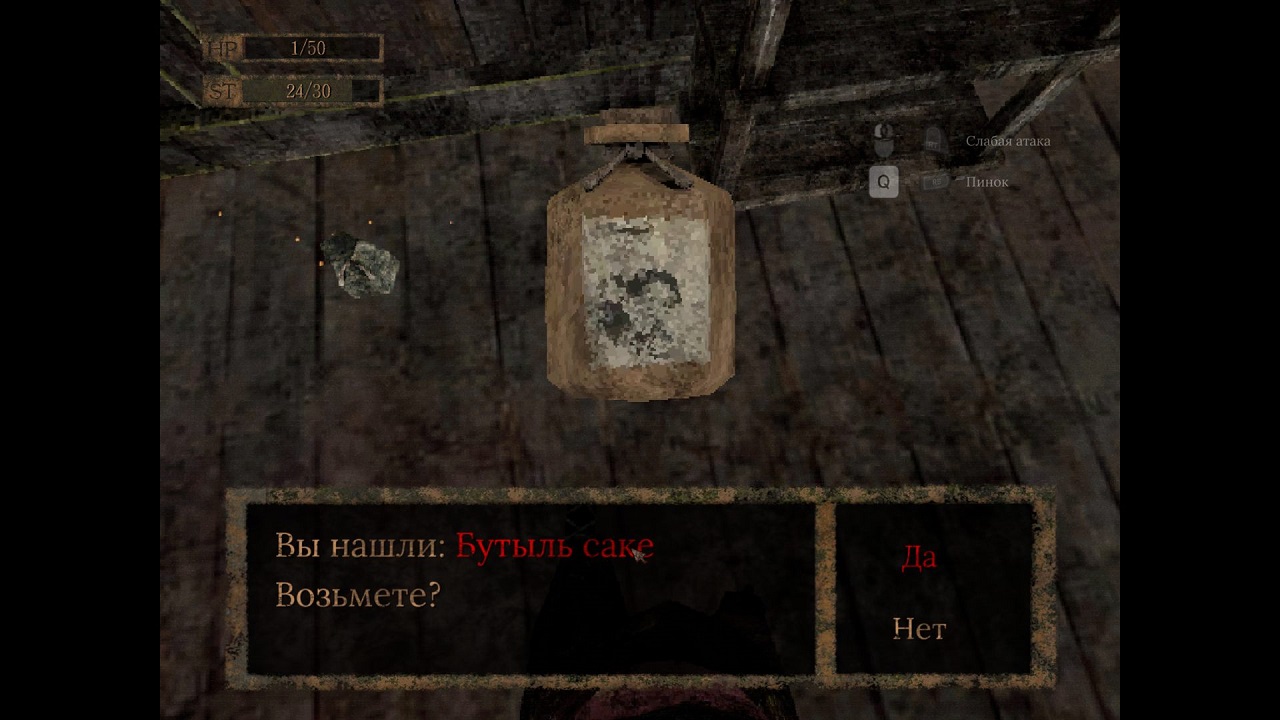This screenshot has width=1280, height=720.
Task: Click the red Бутыль саке item name
Action: (x=555, y=546)
